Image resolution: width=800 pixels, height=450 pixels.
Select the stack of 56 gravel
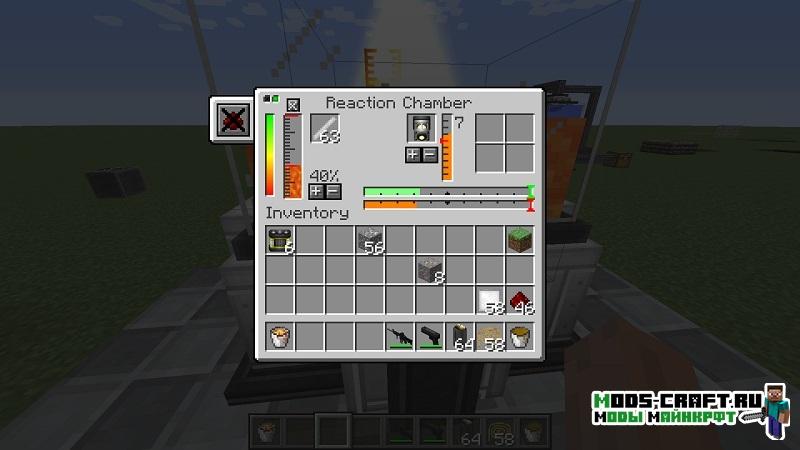click(370, 240)
